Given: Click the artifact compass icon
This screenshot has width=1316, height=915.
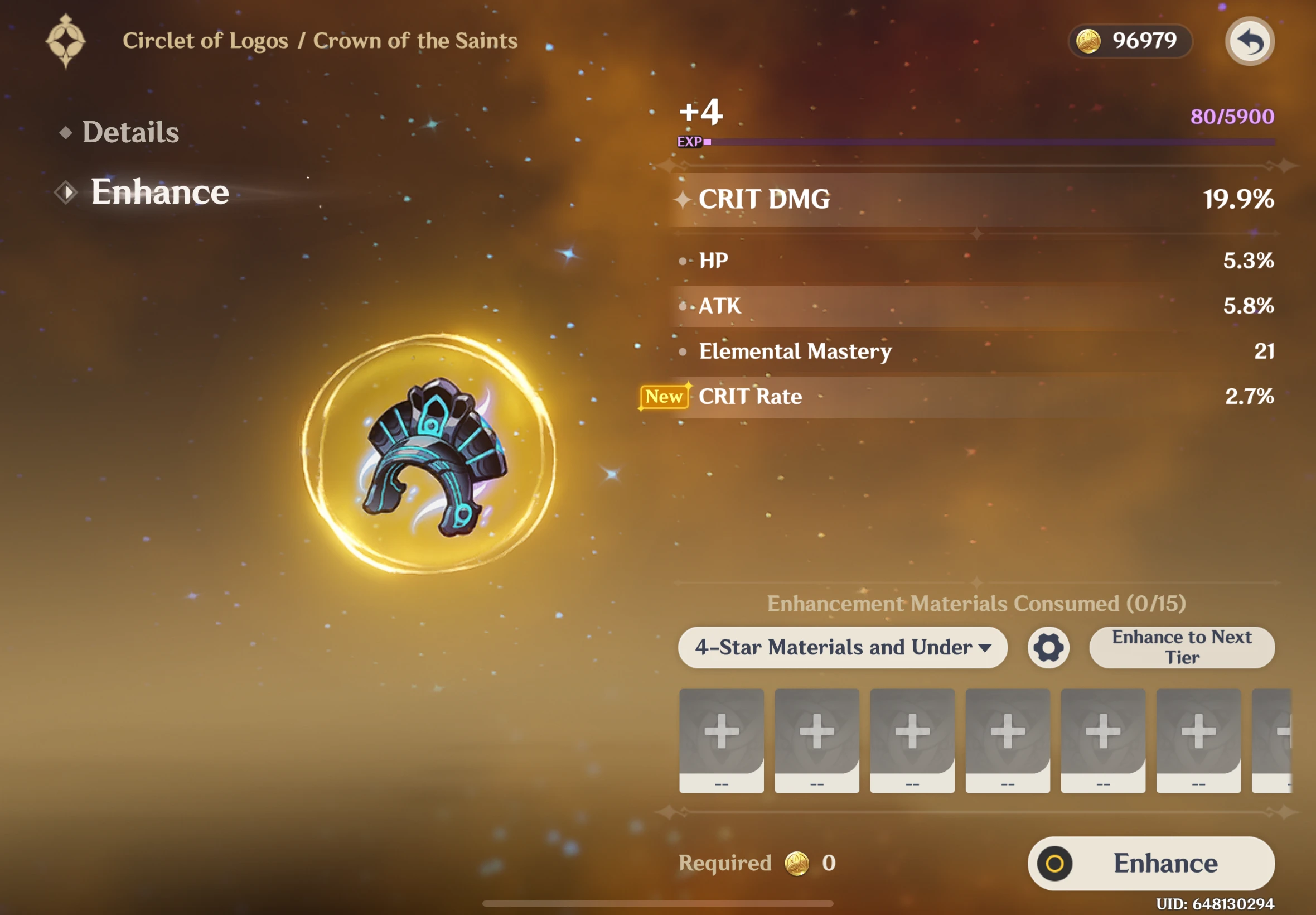Looking at the screenshot, I should [66, 41].
